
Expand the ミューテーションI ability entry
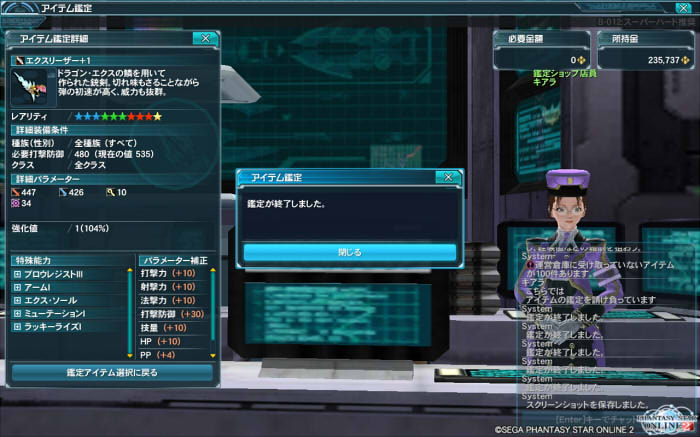(x=17, y=313)
